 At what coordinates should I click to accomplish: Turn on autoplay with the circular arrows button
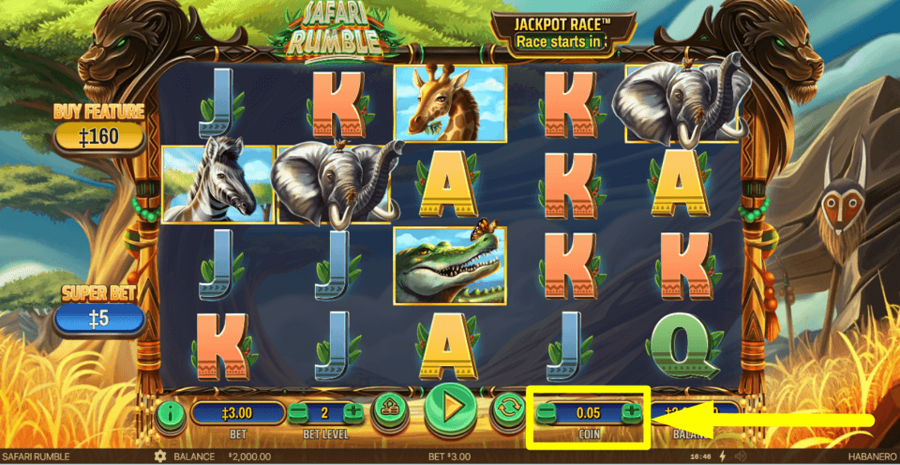point(505,410)
